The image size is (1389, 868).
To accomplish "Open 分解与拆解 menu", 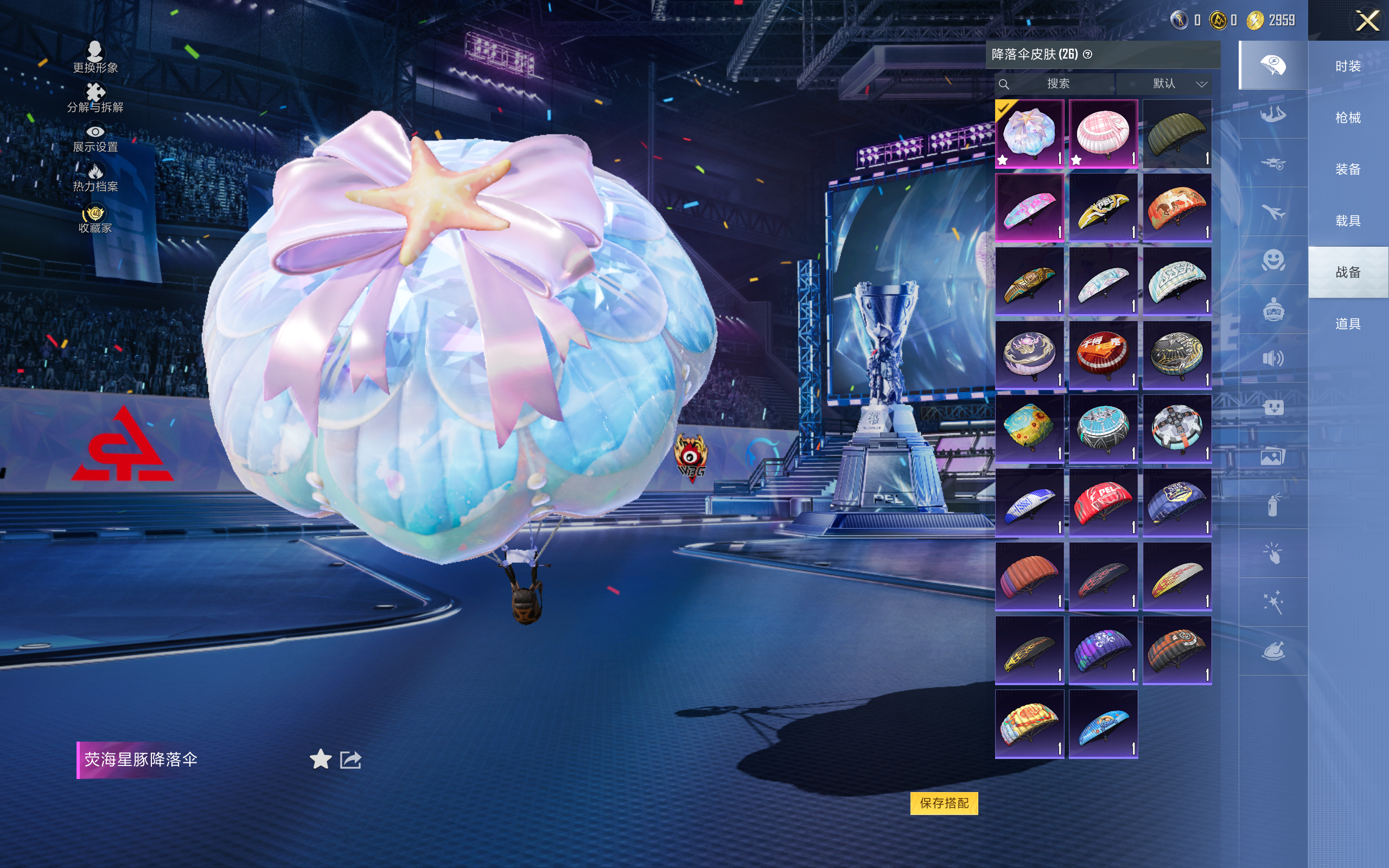I will (x=95, y=98).
